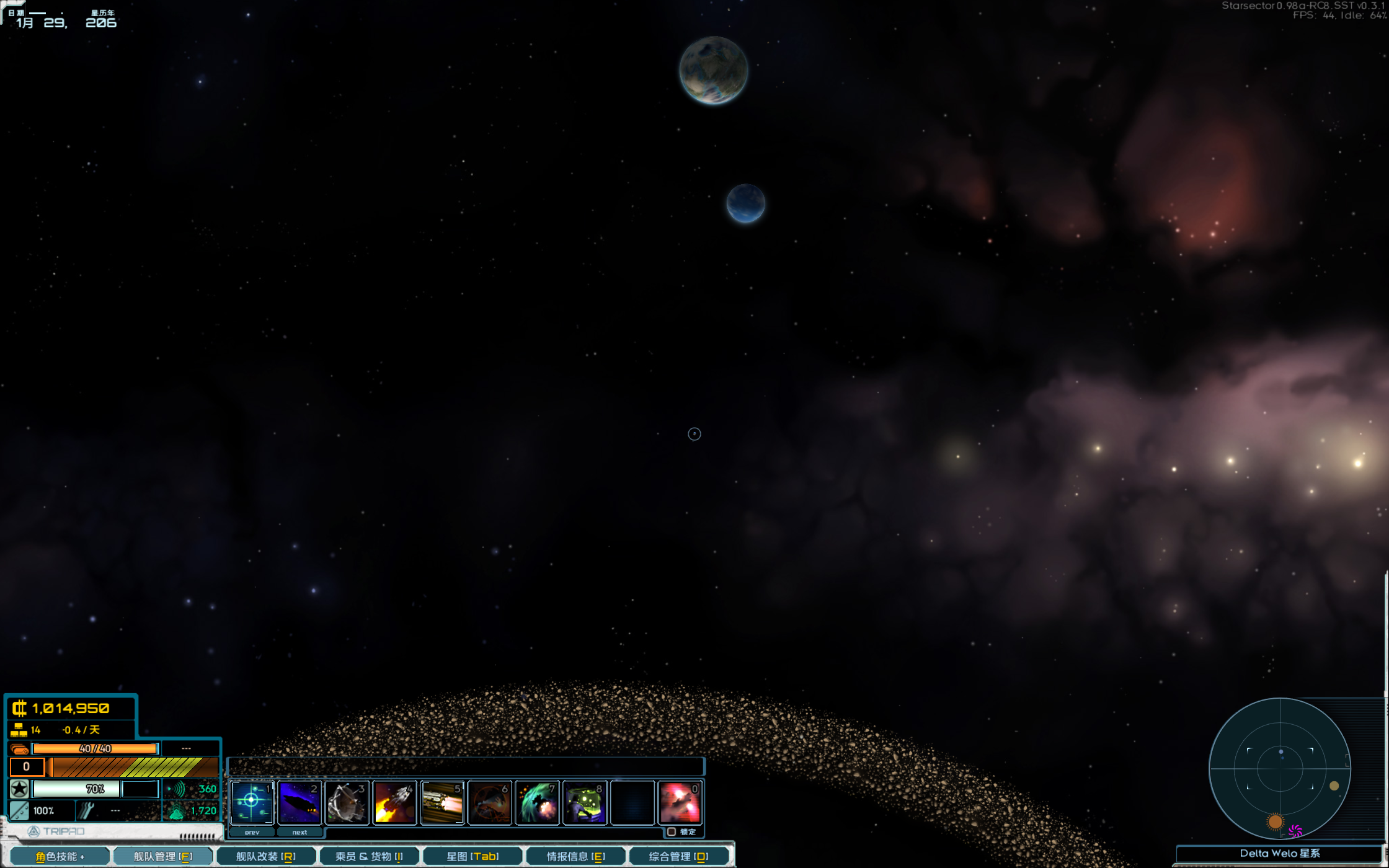This screenshot has width=1389, height=868.
Task: Activate ability slot 2 with the dark ship silhouette
Action: click(300, 802)
